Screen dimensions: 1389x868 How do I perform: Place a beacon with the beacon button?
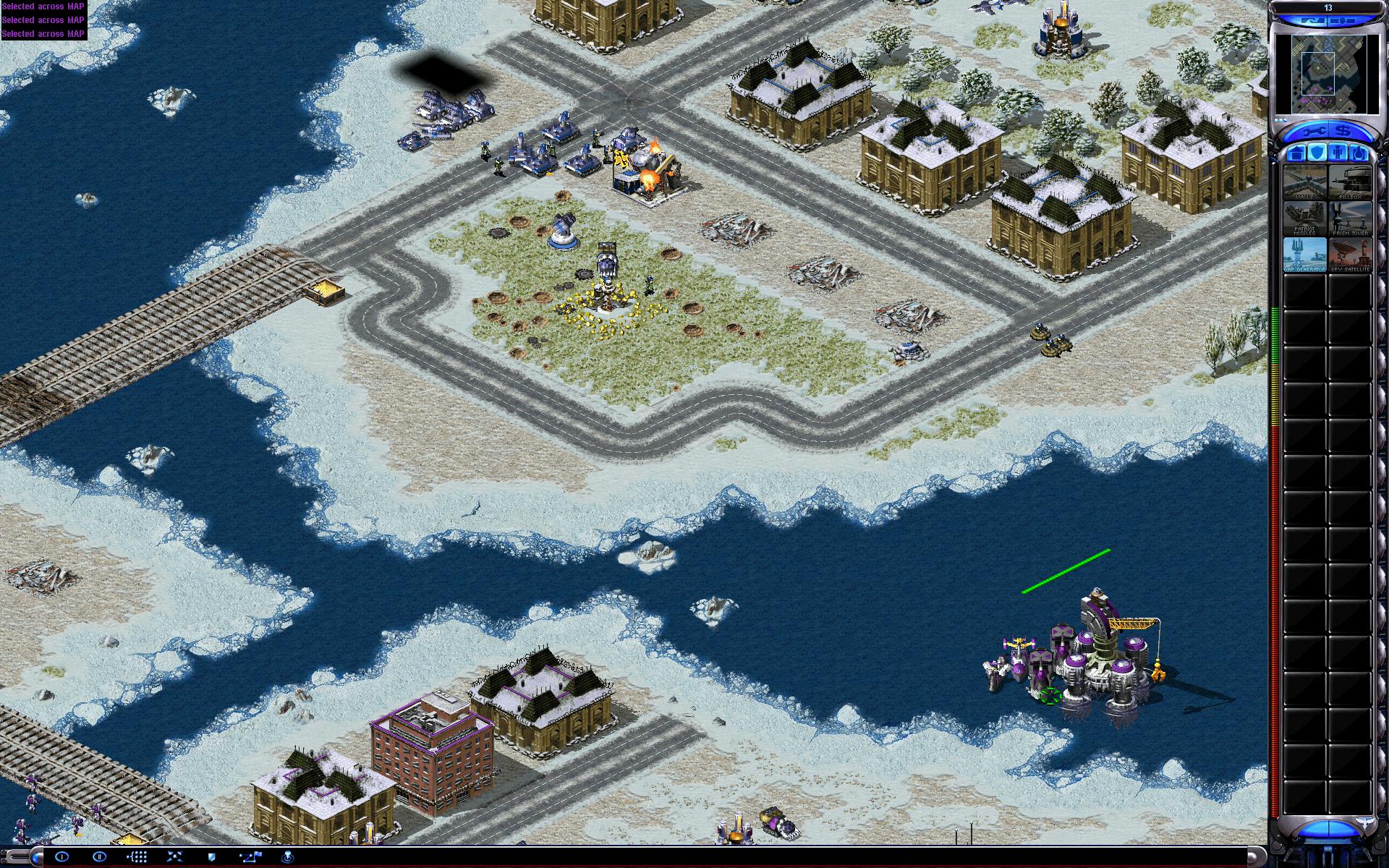pyautogui.click(x=288, y=857)
